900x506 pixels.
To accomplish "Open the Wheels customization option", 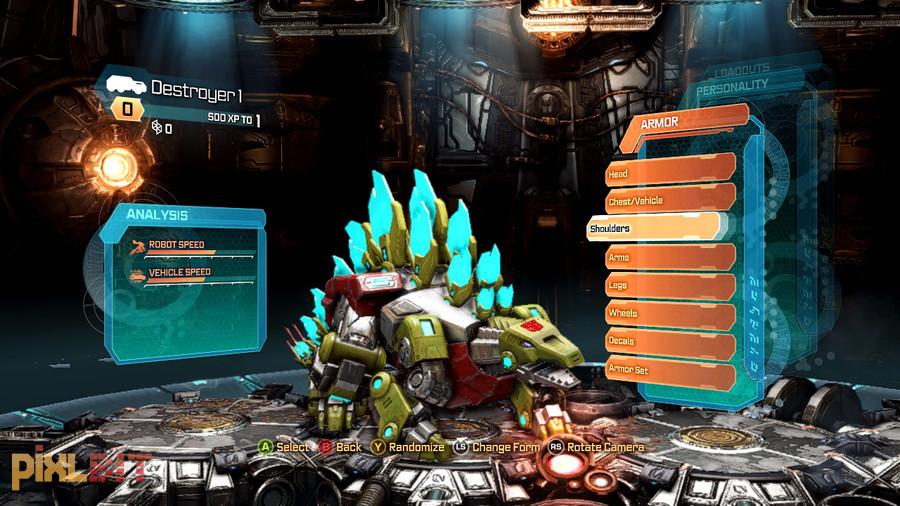I will [670, 313].
